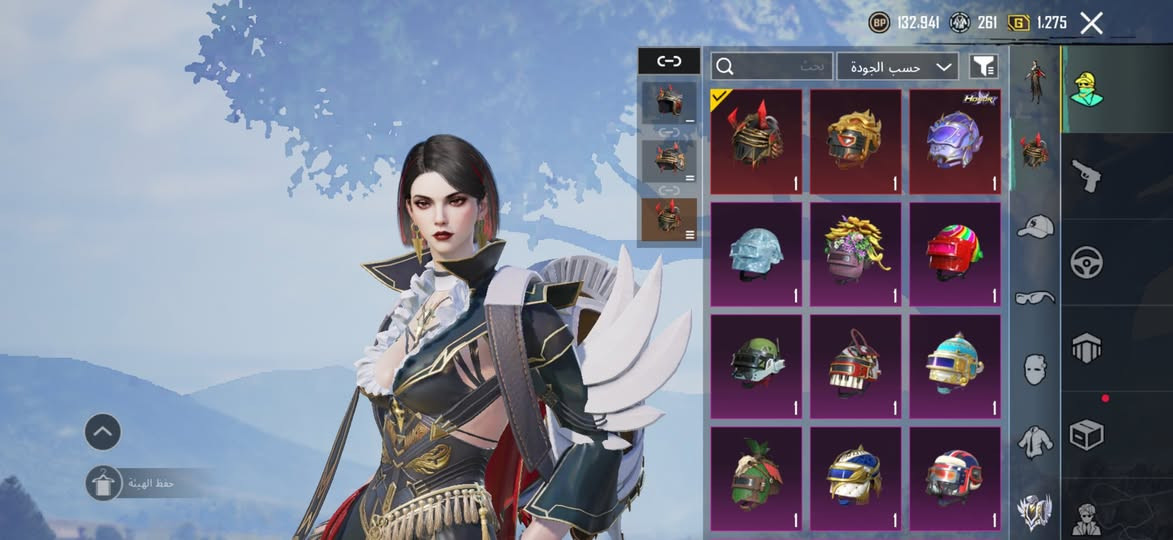Choose the purple Honor helmet

(955, 141)
